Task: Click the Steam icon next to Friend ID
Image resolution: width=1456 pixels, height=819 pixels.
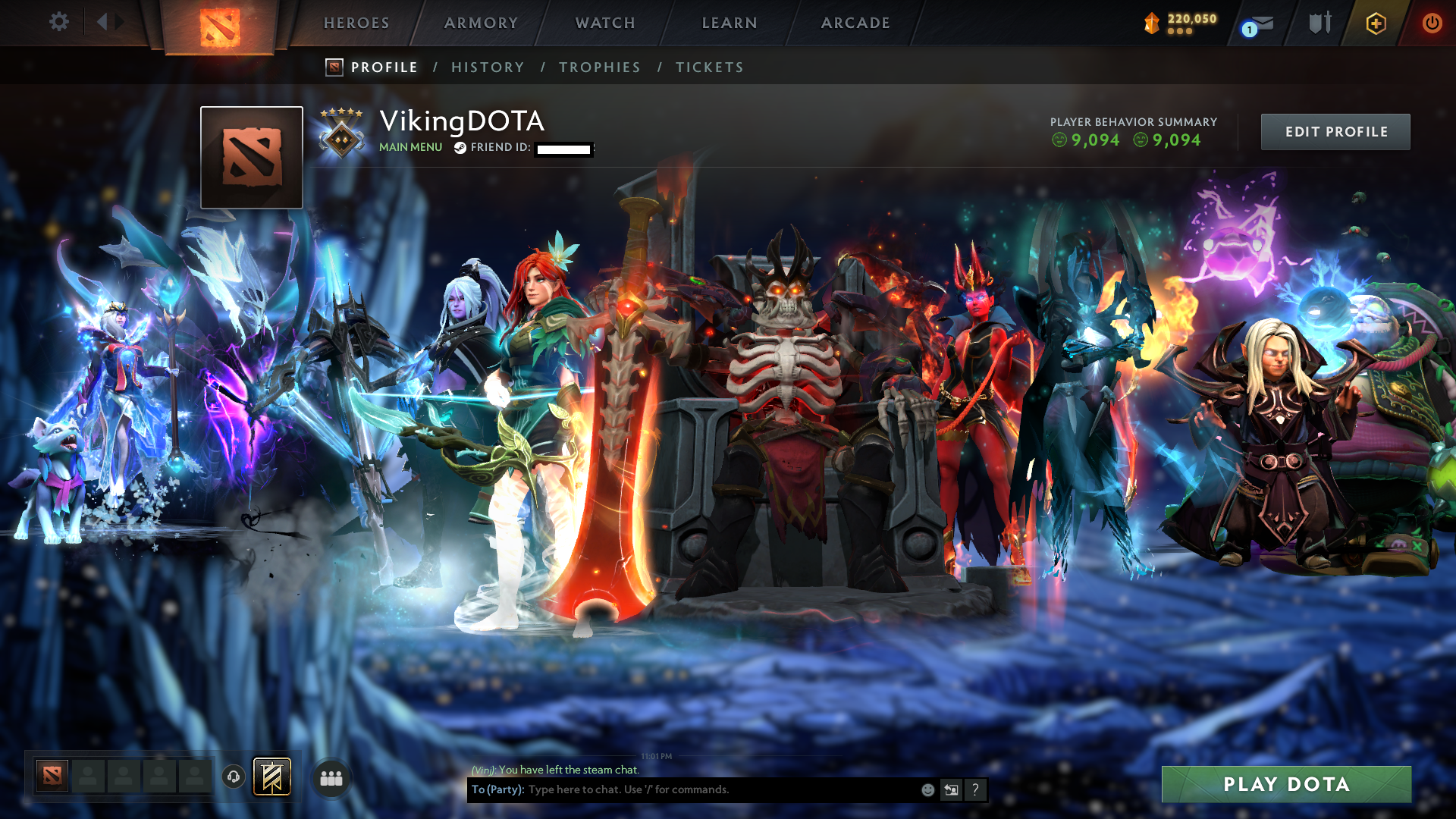Action: (460, 149)
